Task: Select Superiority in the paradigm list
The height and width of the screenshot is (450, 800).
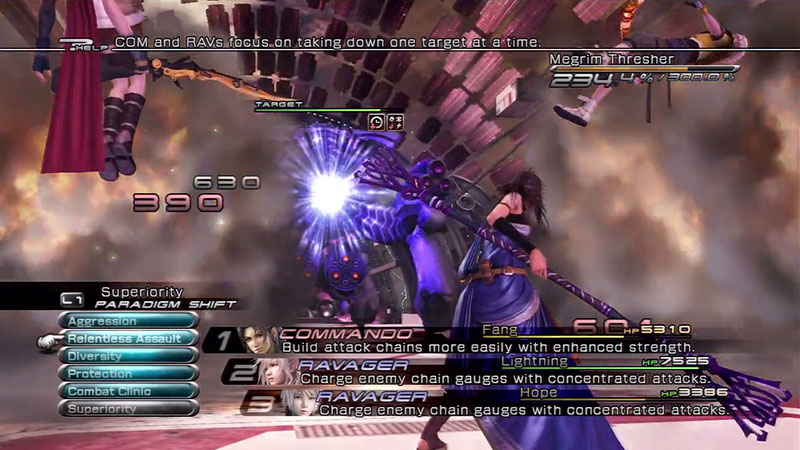Action: tap(128, 408)
